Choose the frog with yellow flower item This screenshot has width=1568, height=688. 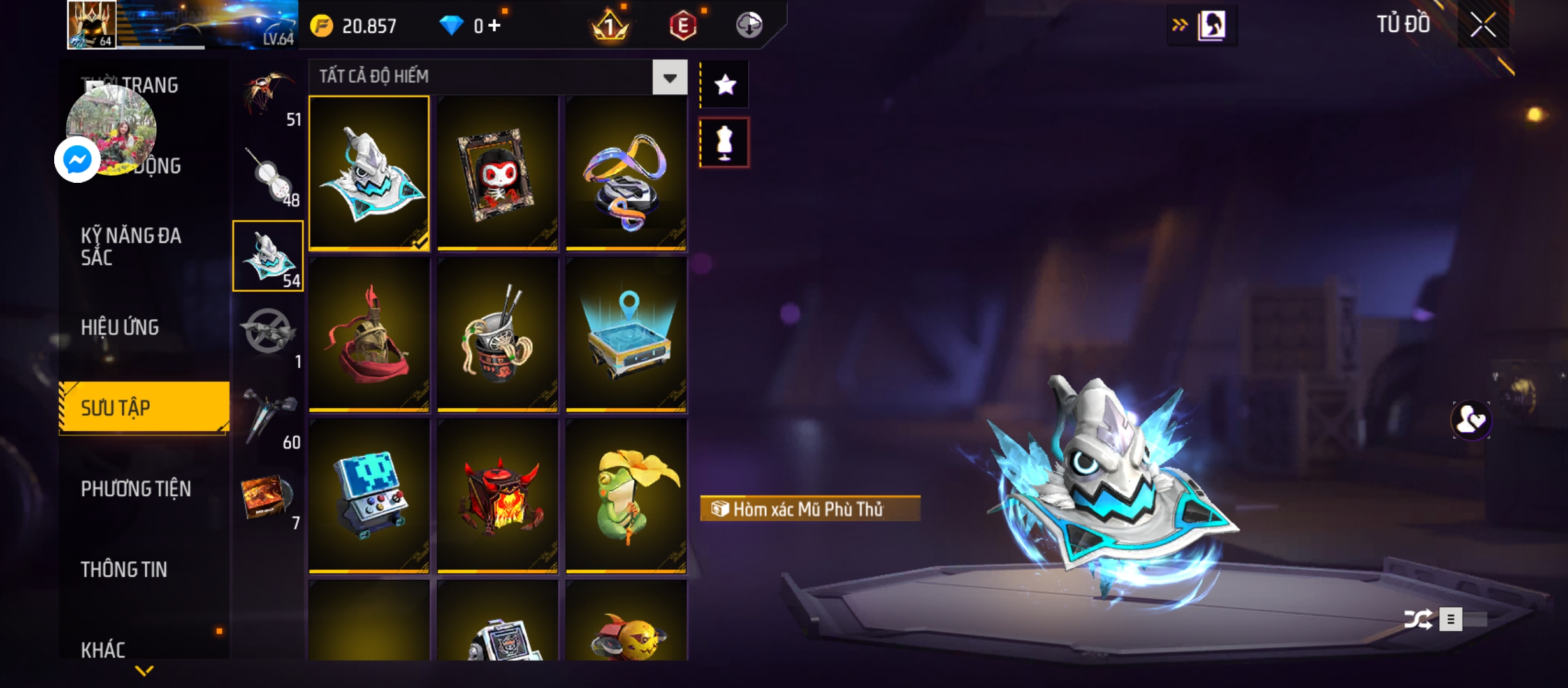pyautogui.click(x=626, y=496)
